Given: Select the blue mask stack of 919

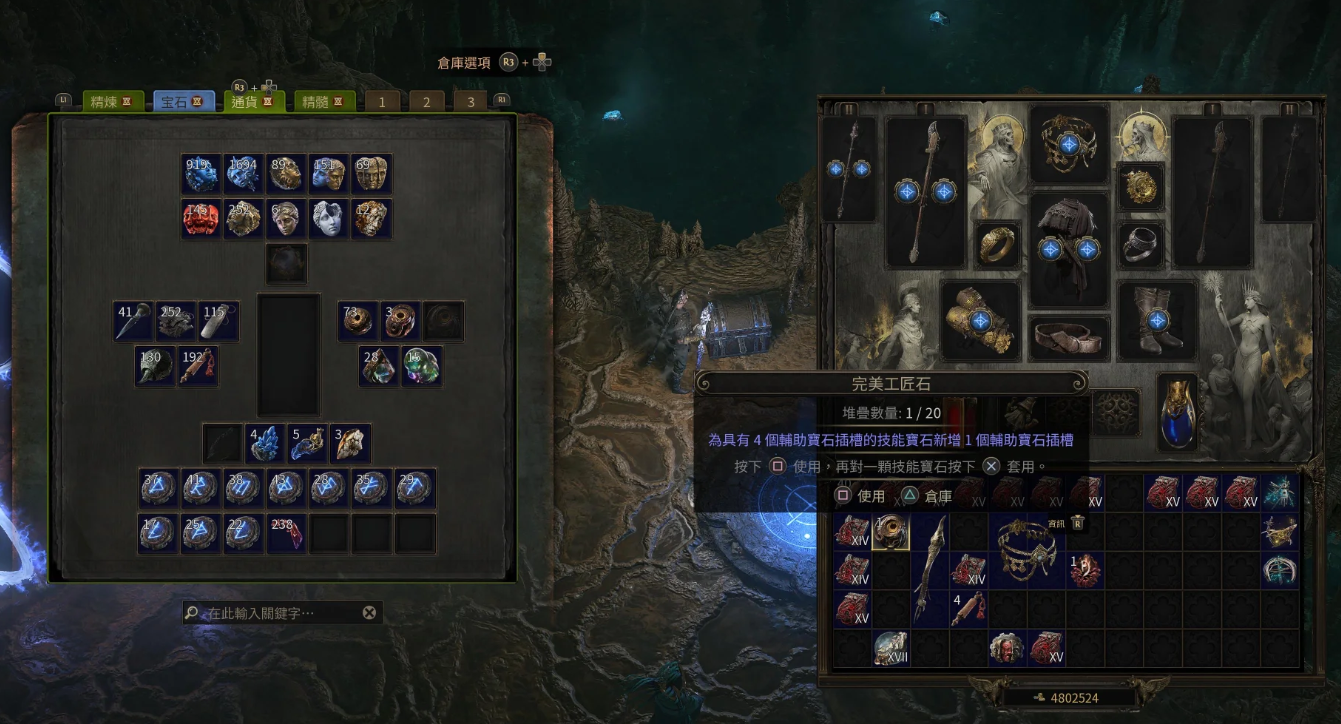Looking at the screenshot, I should click(202, 174).
